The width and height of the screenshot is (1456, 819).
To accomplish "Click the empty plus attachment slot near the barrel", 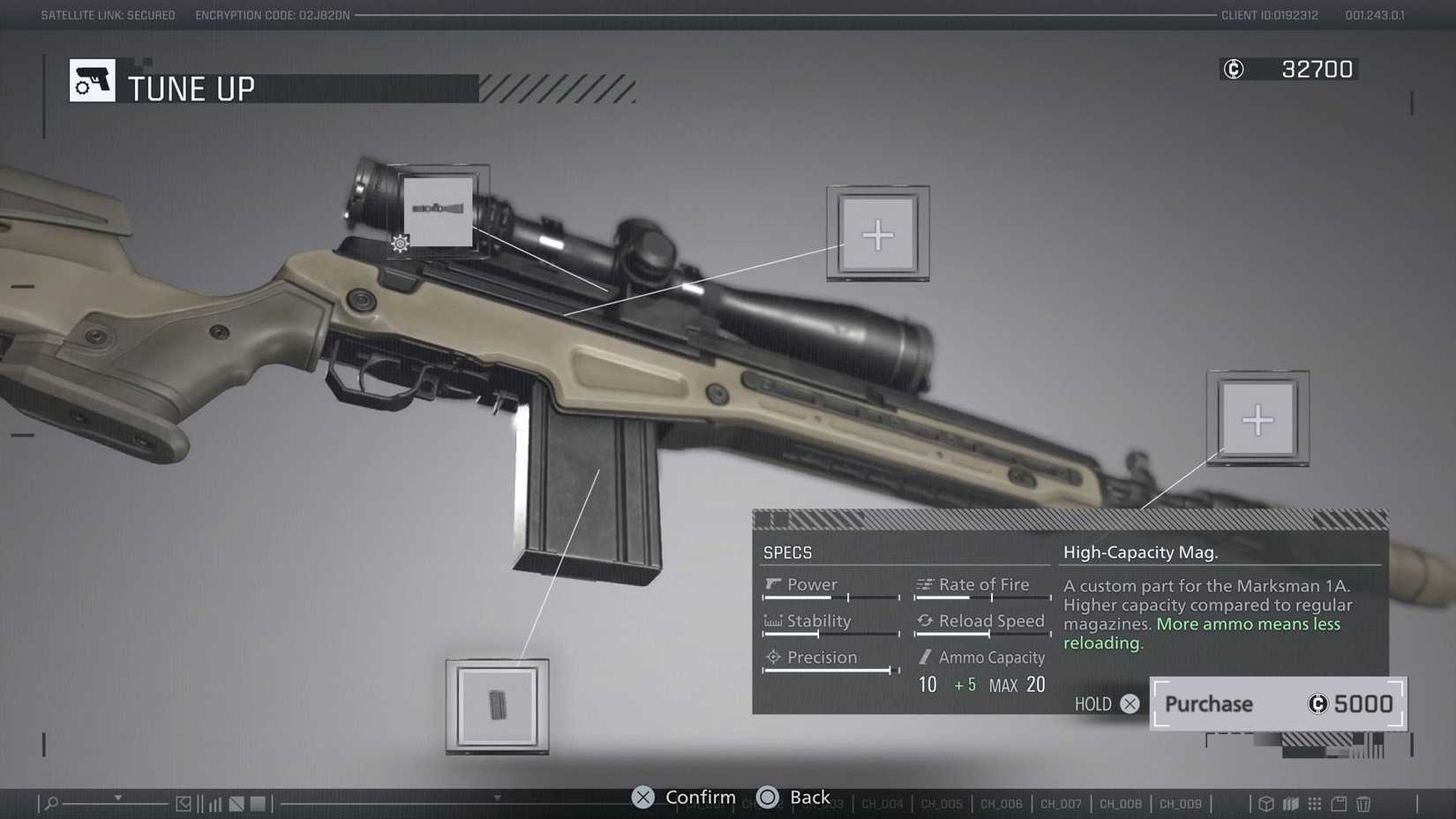I will [x=1258, y=418].
